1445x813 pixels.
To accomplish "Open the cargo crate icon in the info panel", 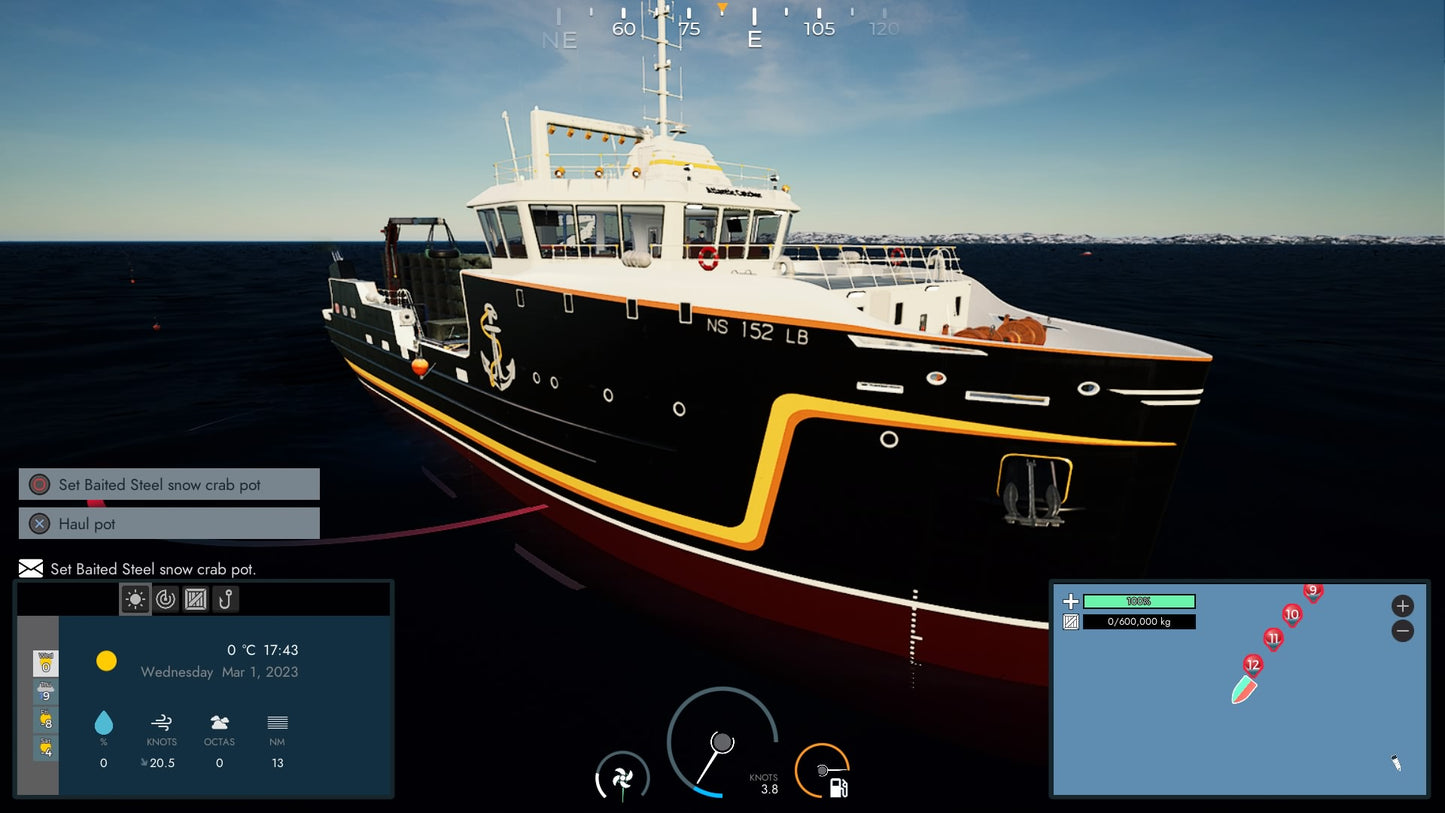I will coord(195,599).
